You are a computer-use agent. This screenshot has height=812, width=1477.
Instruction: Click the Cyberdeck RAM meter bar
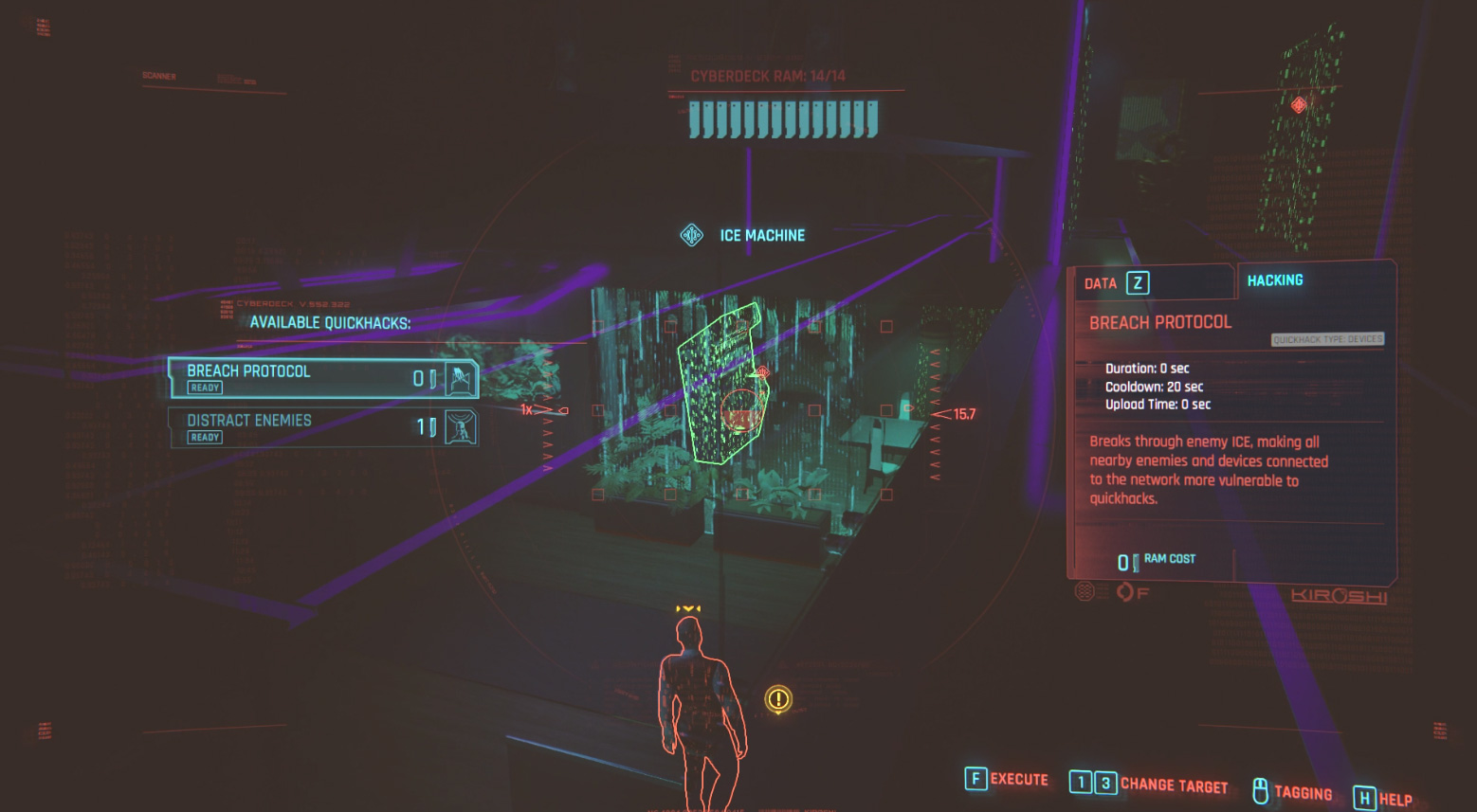tap(782, 117)
